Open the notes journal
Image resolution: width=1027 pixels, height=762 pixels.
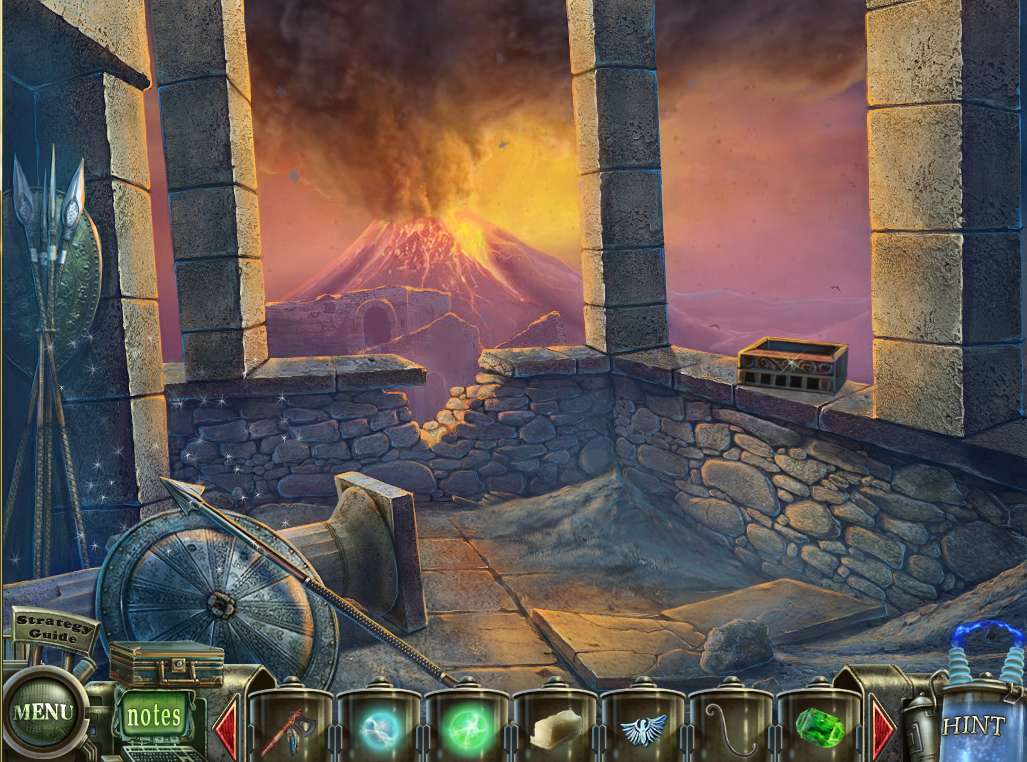pyautogui.click(x=155, y=716)
